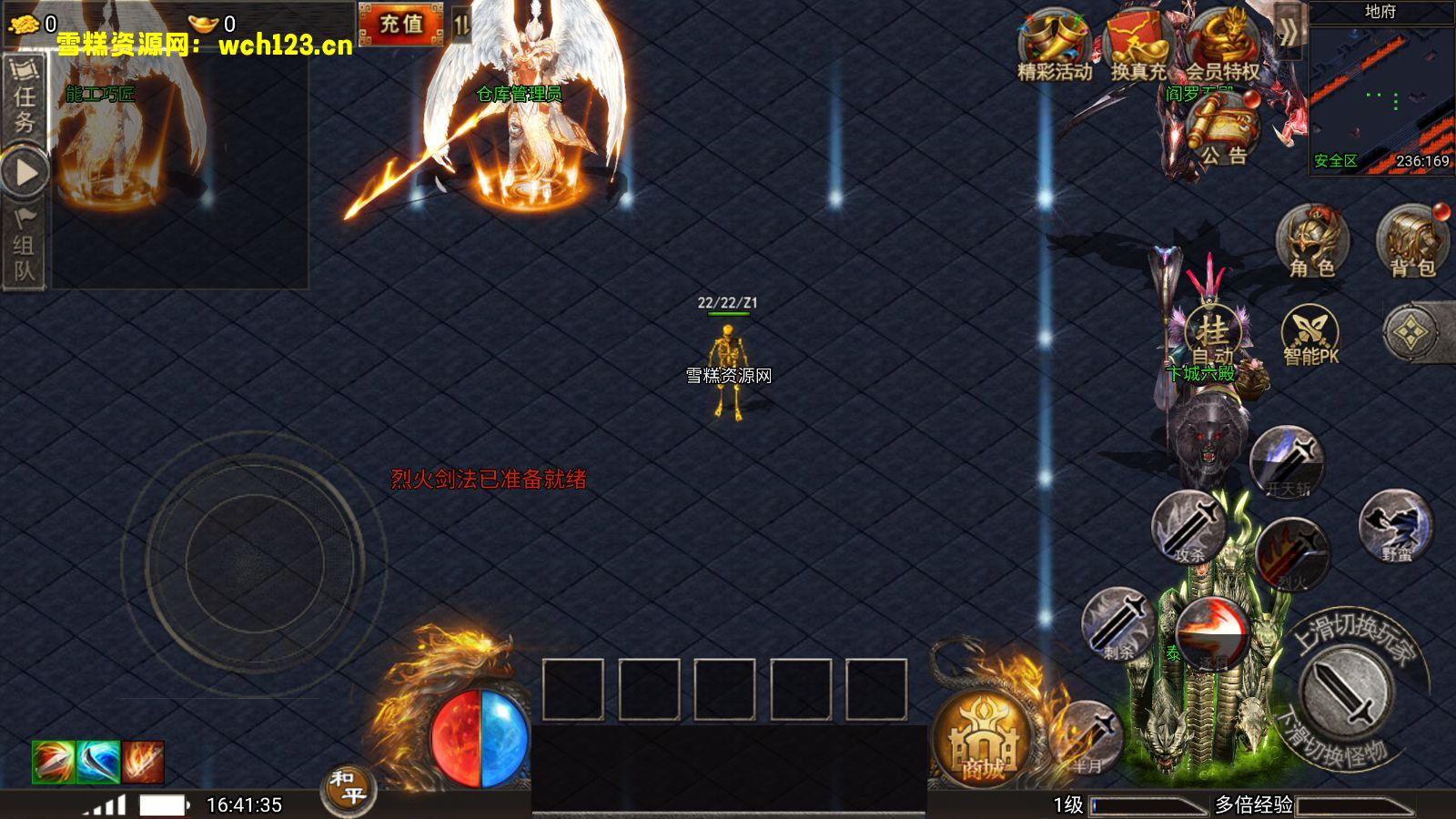Open the 地府 minimap
Viewport: 1456px width, 819px height.
(1380, 91)
